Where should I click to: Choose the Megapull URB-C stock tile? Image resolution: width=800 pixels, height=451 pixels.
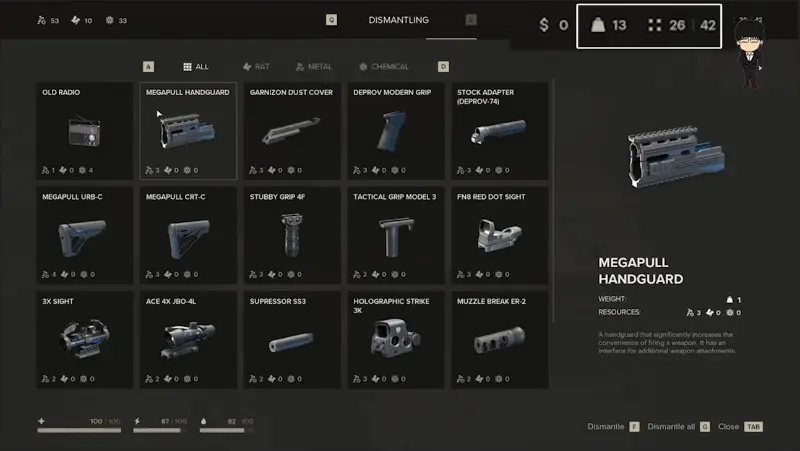click(85, 235)
